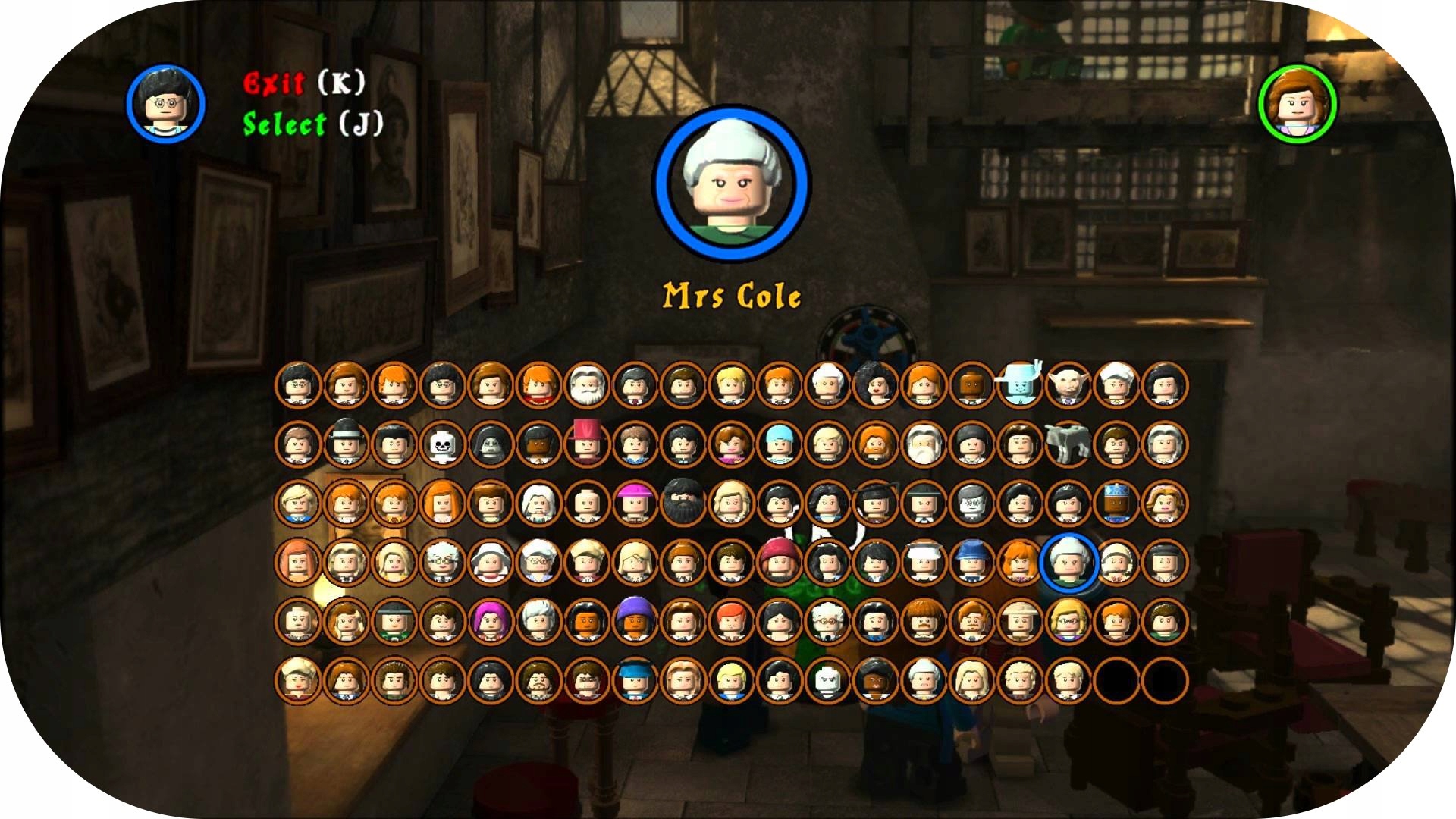This screenshot has height=819, width=1456.
Task: Select the character in green cap and green shirt
Action: click(x=394, y=621)
